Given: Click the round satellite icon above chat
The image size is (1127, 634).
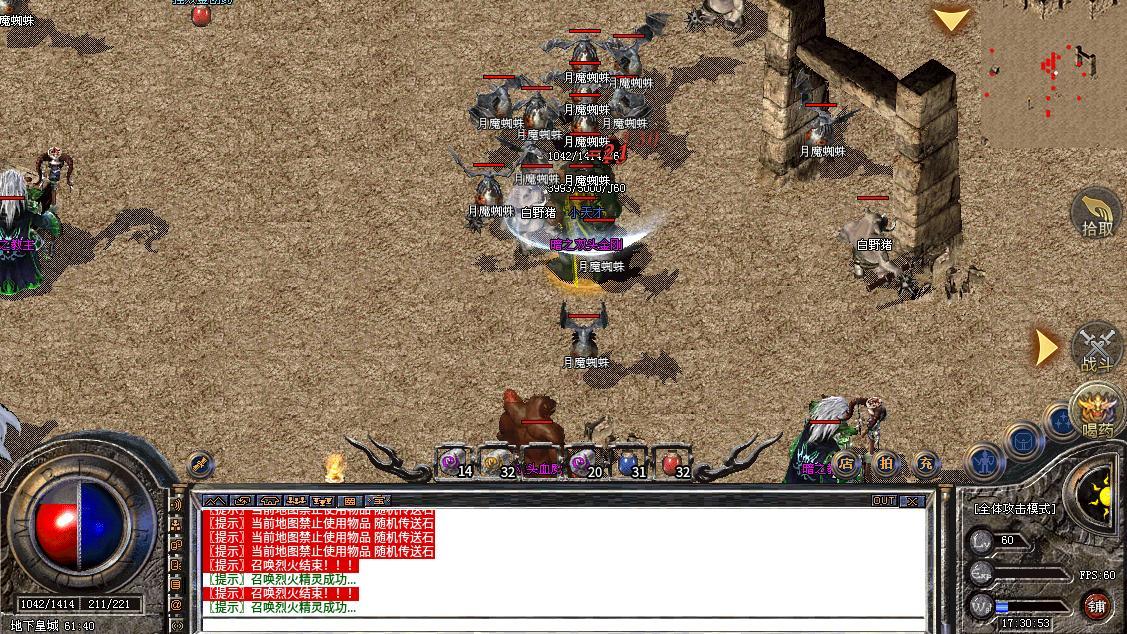Looking at the screenshot, I should [x=200, y=464].
